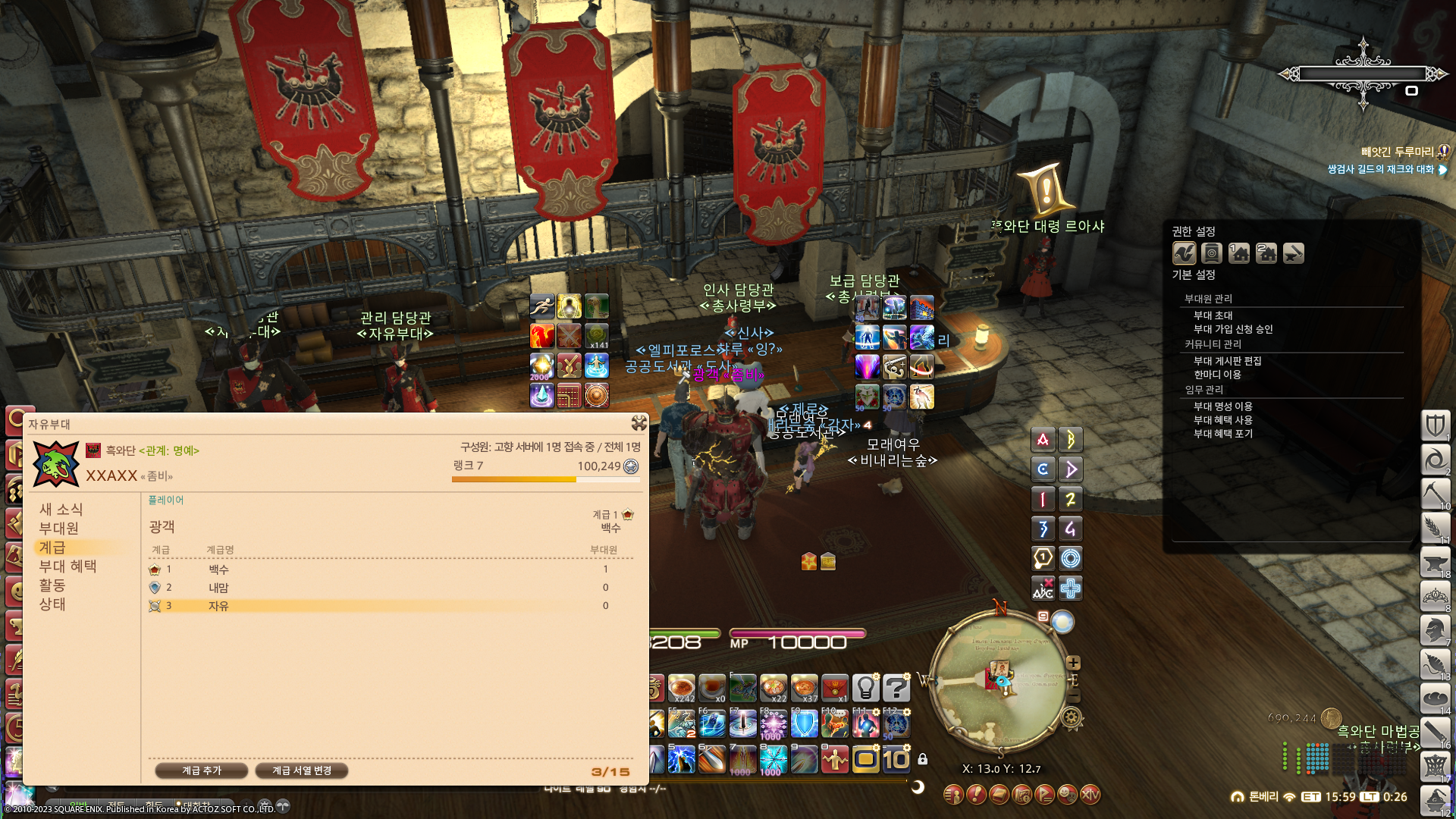Click the question mark hotbar icon
Screen dimensions: 1456x819
896,688
